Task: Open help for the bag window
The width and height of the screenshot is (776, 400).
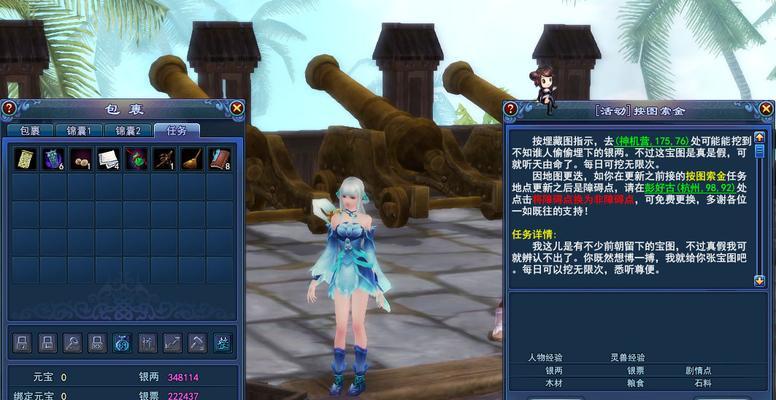Action: [9, 108]
